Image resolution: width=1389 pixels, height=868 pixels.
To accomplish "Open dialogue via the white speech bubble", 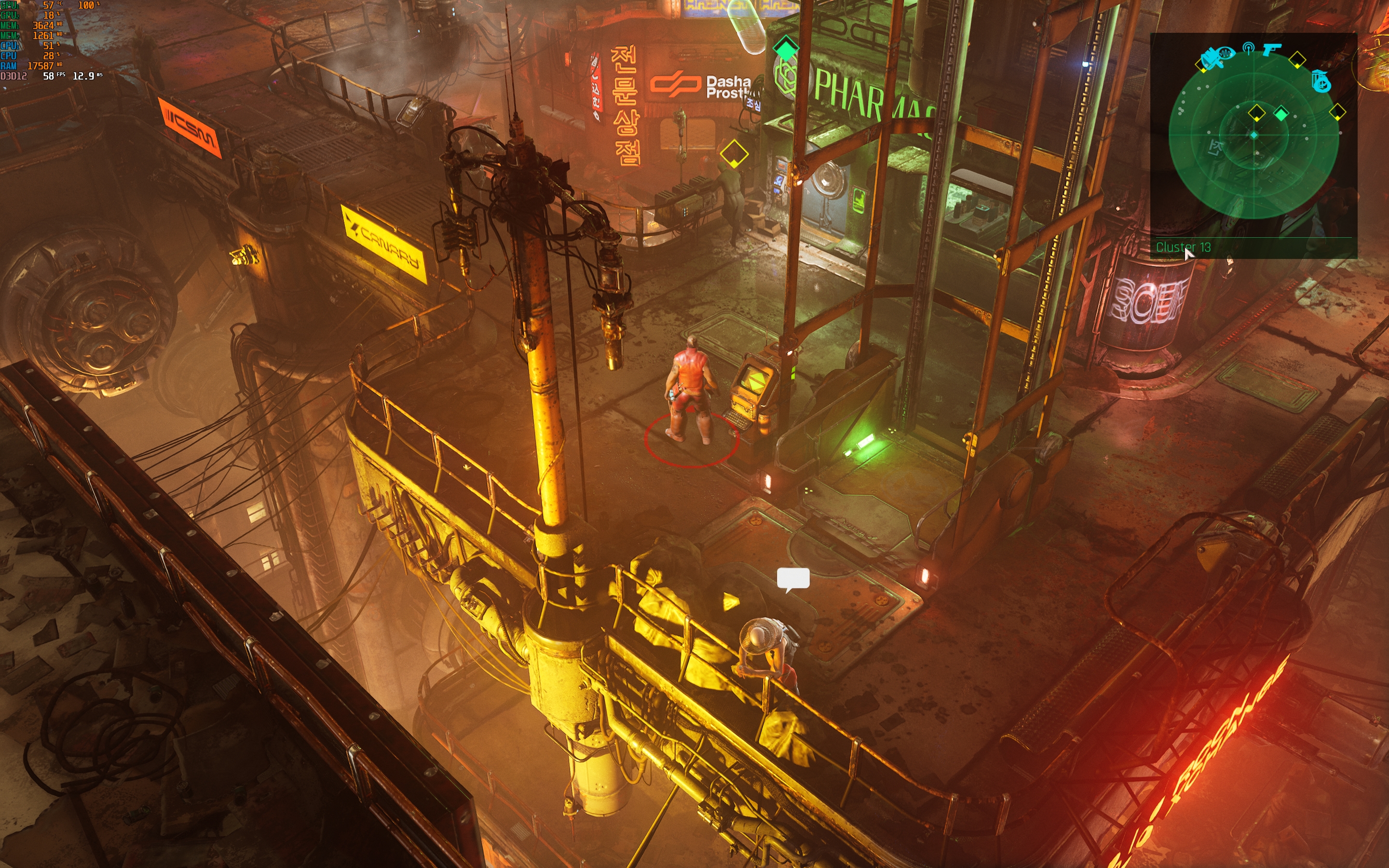I will 793,579.
